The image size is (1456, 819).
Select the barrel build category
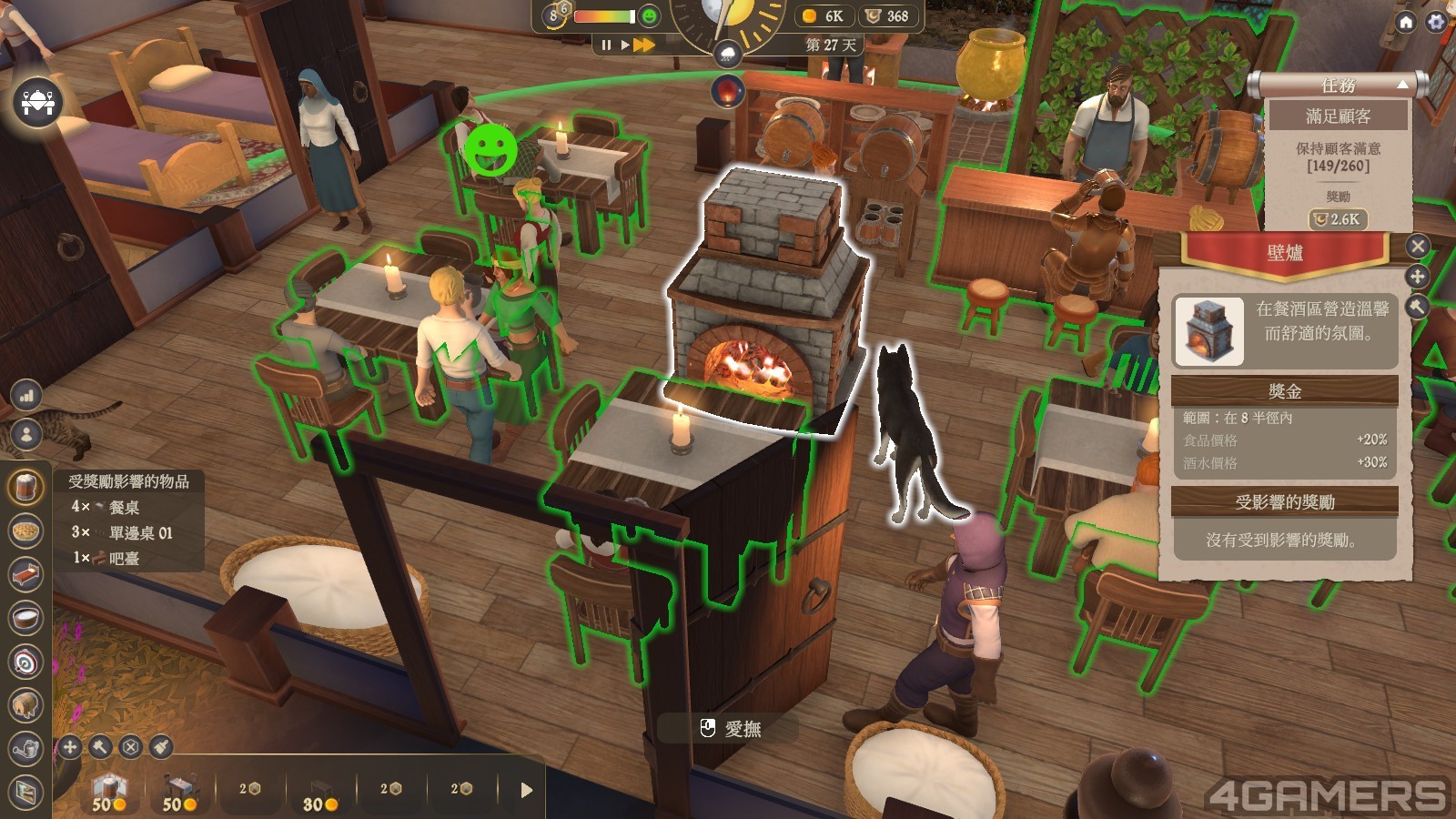[25, 705]
